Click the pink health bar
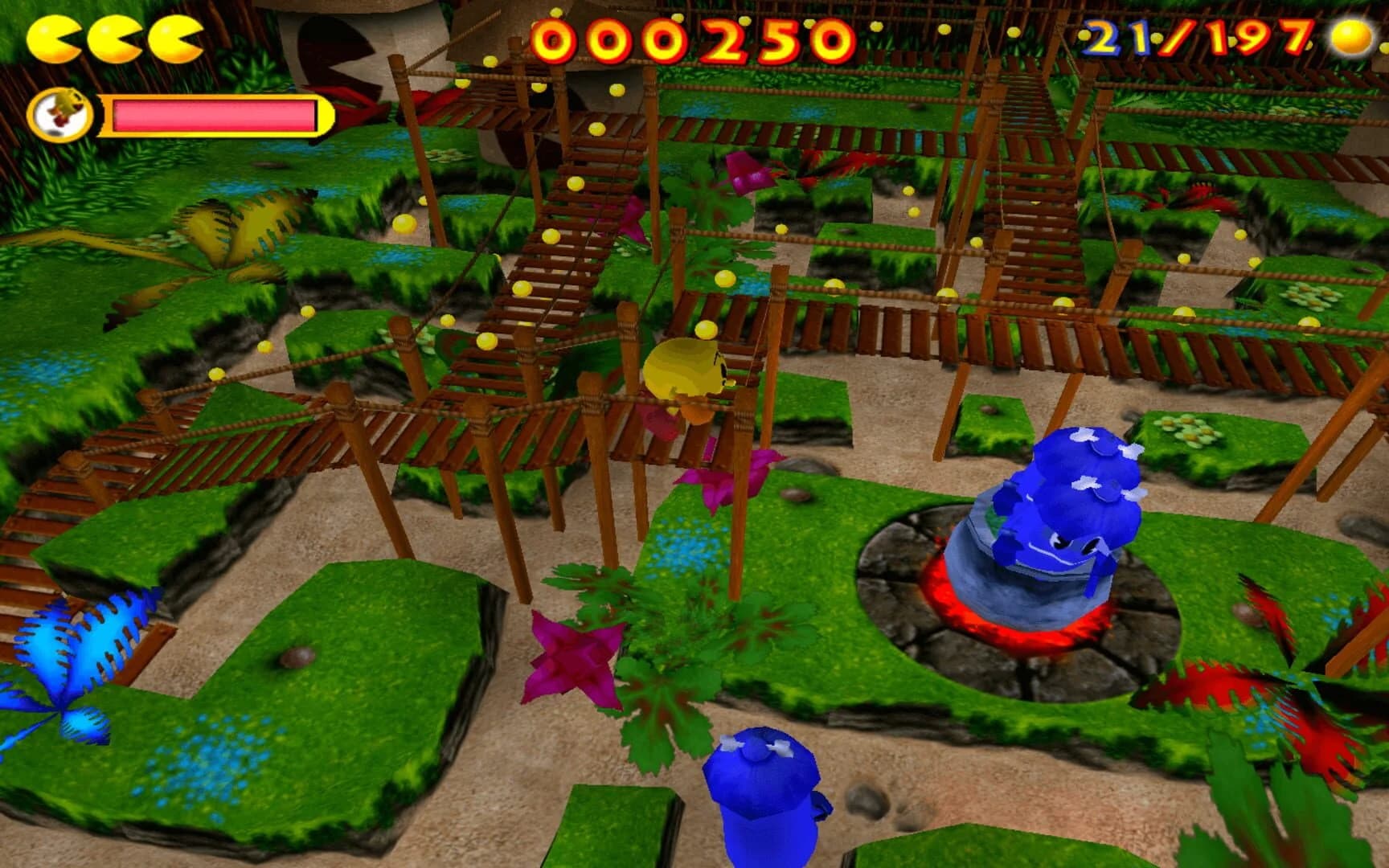1389x868 pixels. (213, 114)
